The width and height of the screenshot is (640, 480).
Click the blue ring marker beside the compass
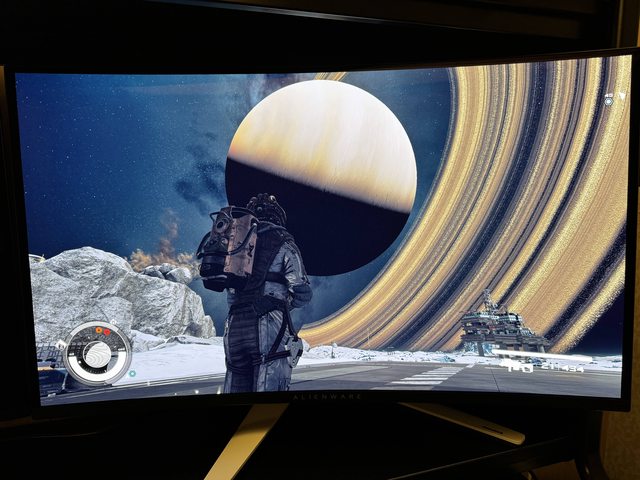[x=132, y=374]
